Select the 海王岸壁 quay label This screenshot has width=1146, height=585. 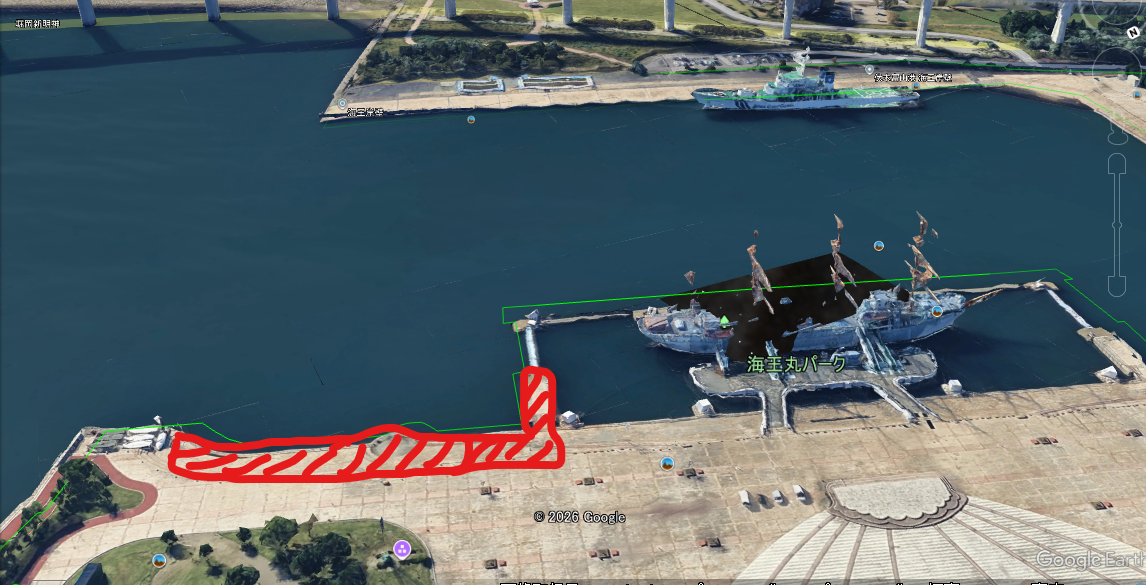(365, 112)
